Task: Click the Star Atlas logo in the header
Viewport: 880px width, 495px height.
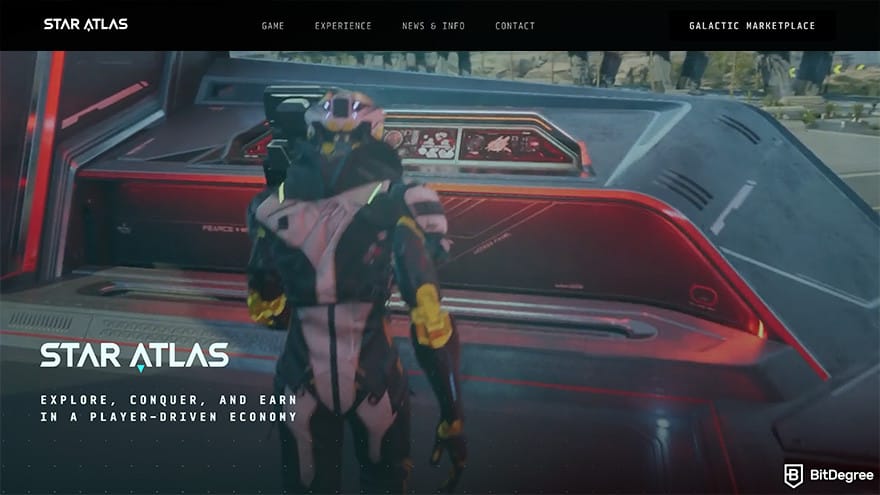Action: click(x=86, y=24)
